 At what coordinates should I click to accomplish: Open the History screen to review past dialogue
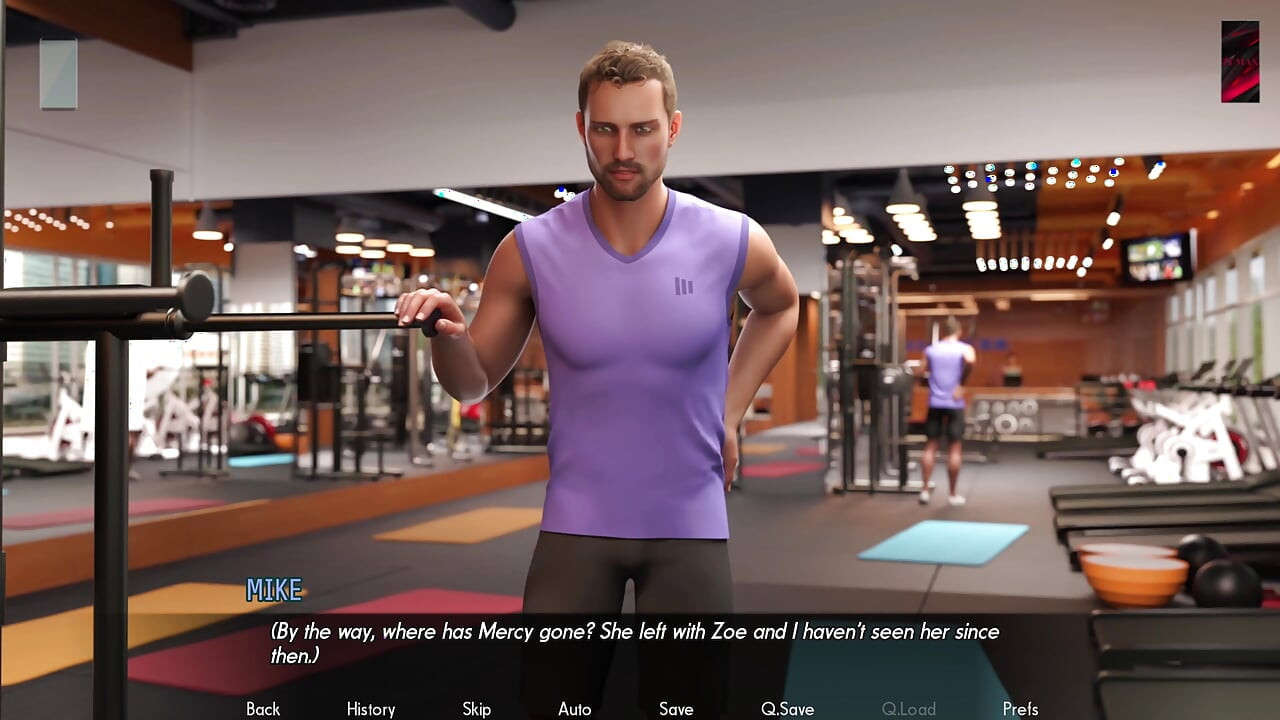369,708
